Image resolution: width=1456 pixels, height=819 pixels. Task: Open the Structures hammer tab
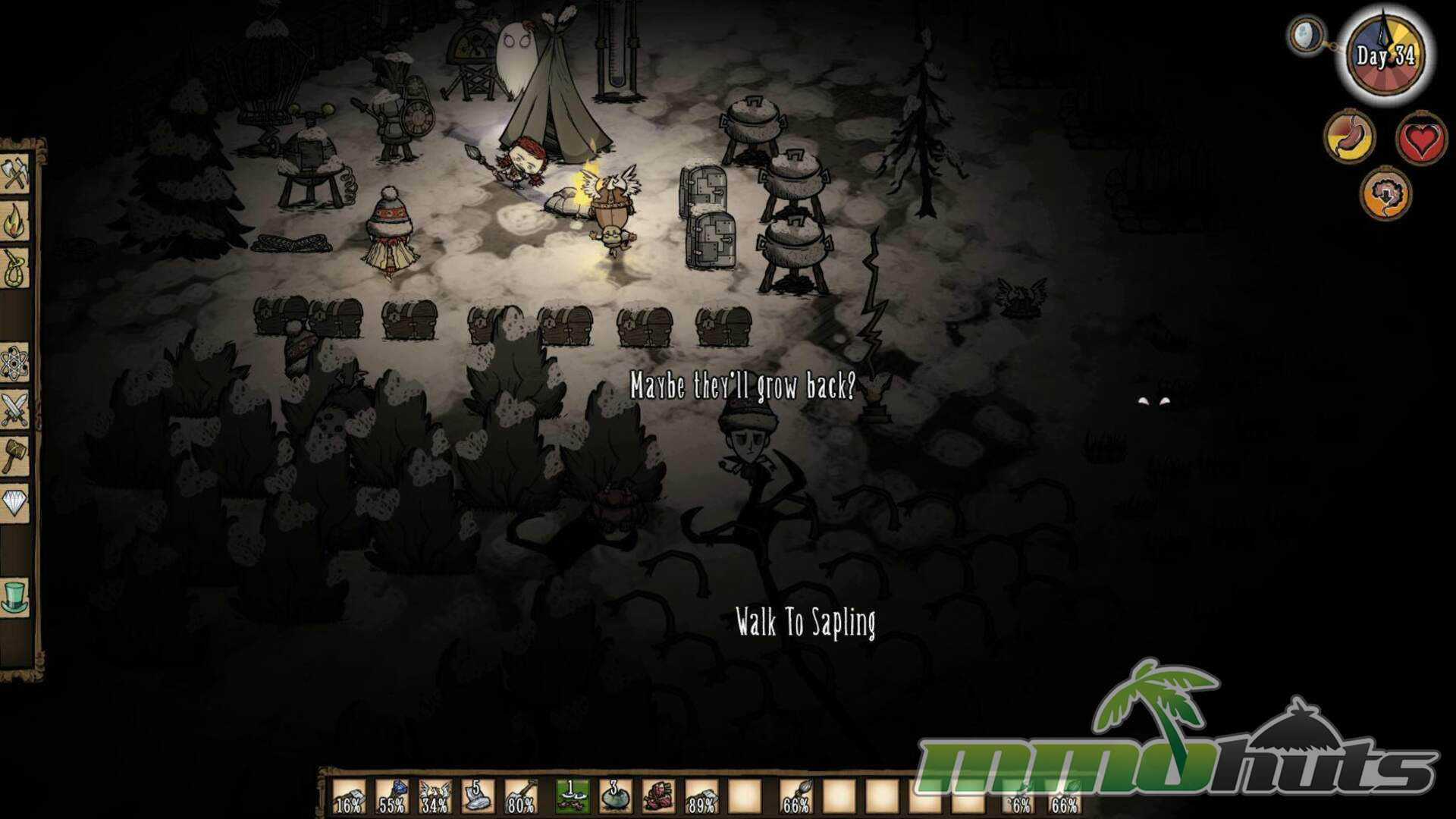[15, 455]
